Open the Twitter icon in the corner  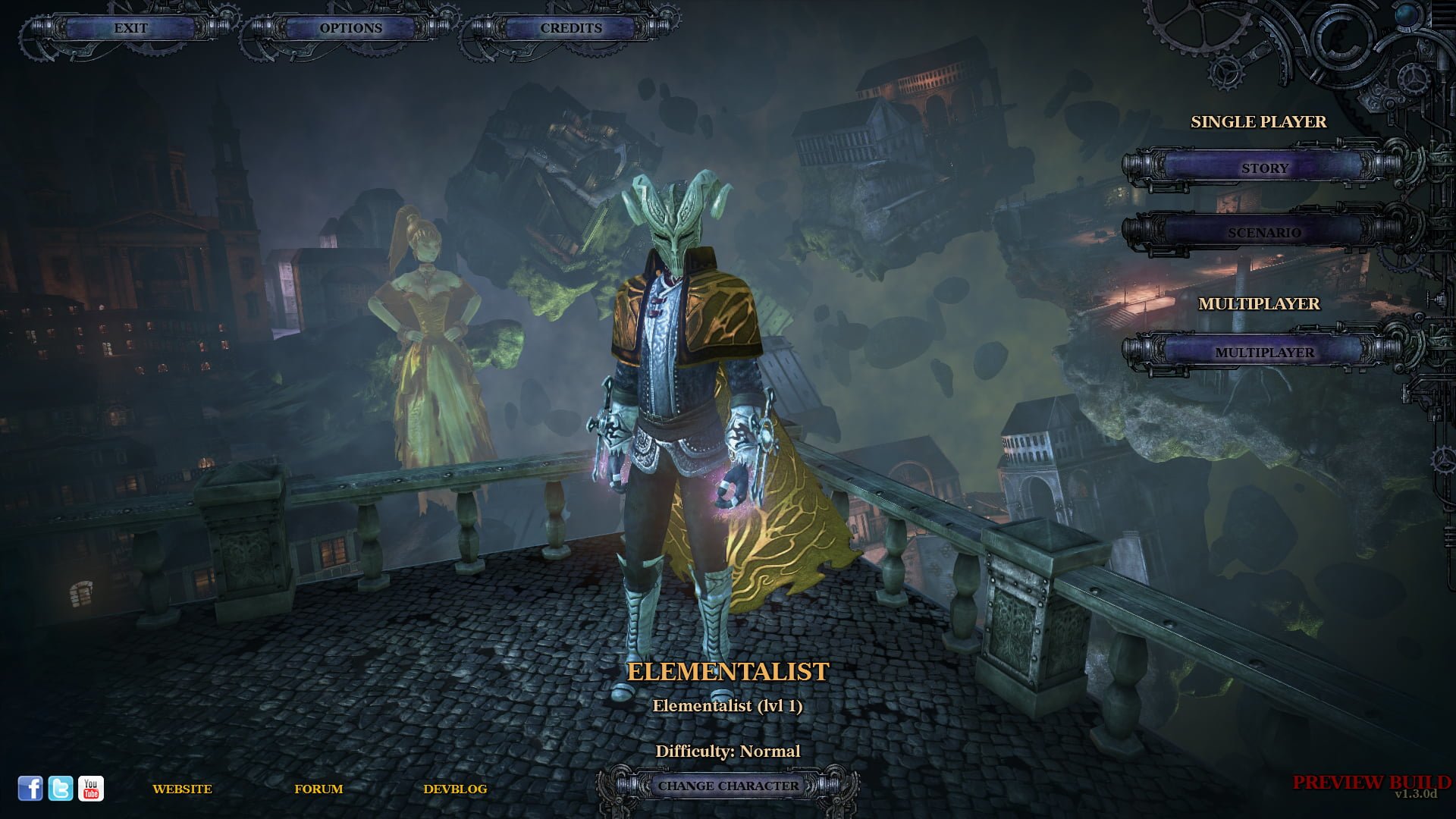60,789
